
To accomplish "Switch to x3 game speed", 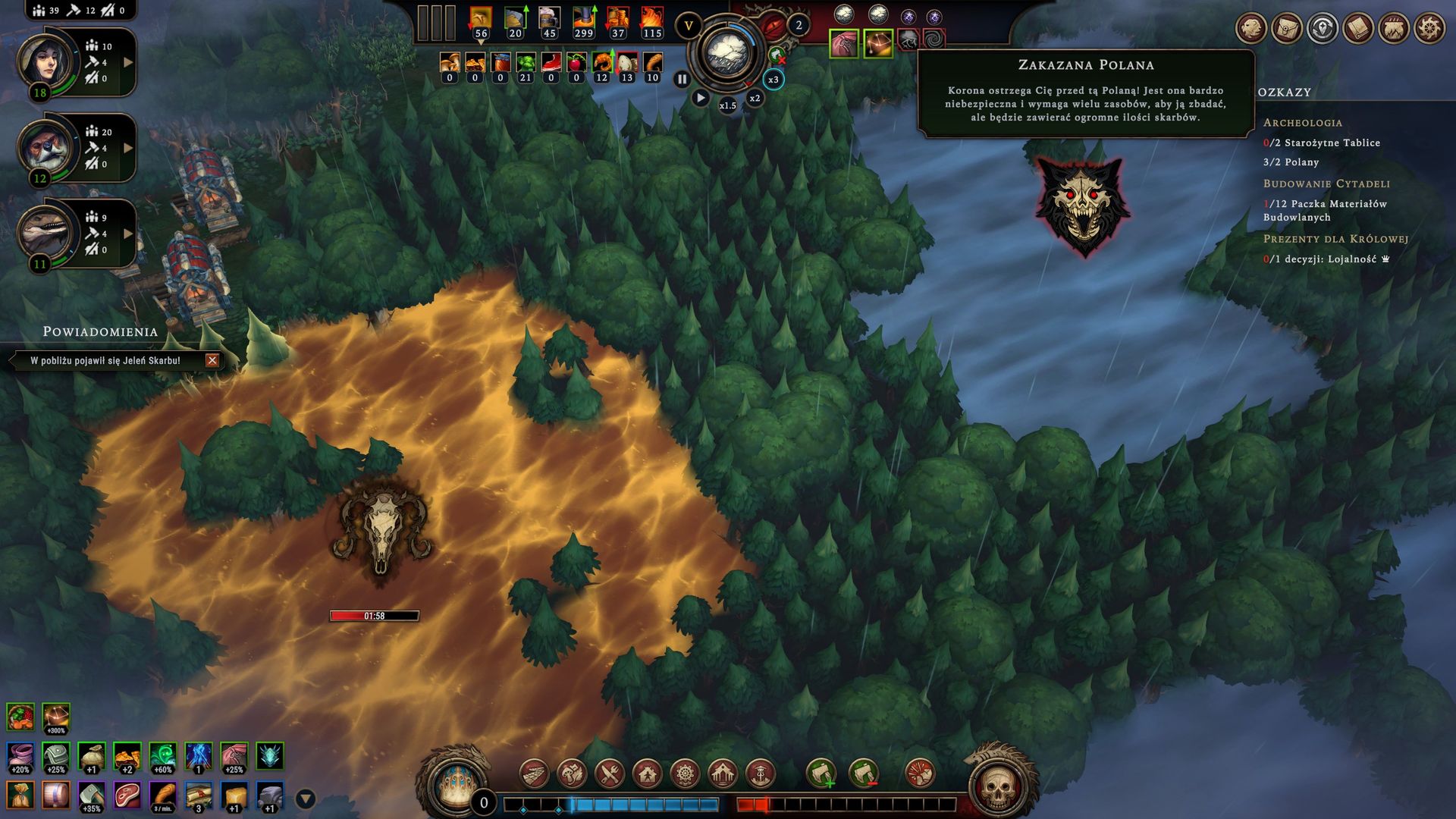I will click(x=773, y=80).
